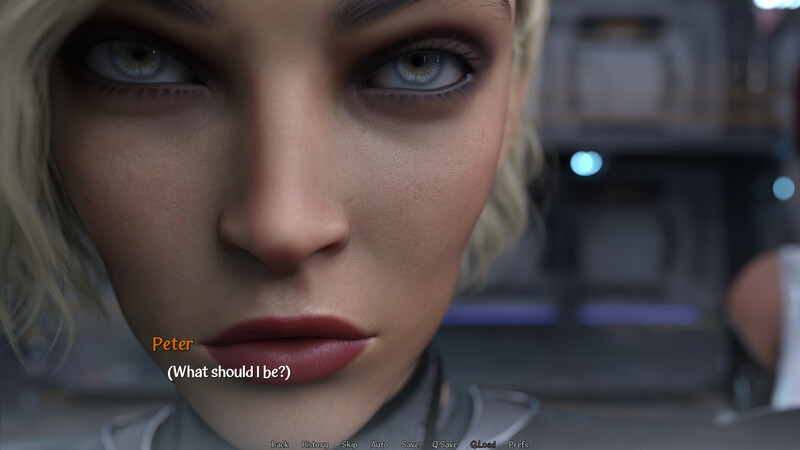
Task: Activate Skip in the quick menu
Action: [349, 444]
